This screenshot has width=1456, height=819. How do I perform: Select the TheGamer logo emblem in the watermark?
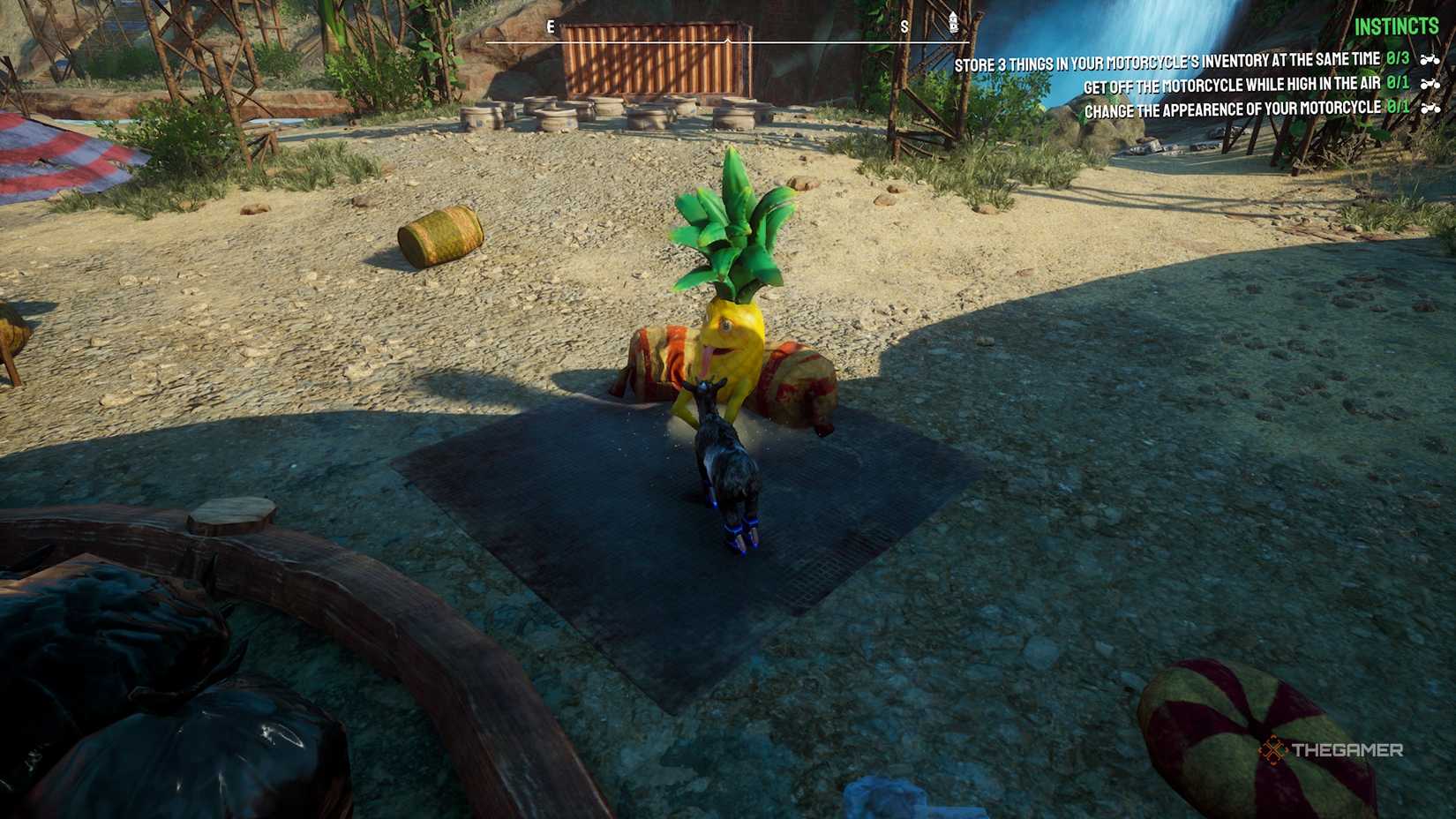click(1273, 751)
